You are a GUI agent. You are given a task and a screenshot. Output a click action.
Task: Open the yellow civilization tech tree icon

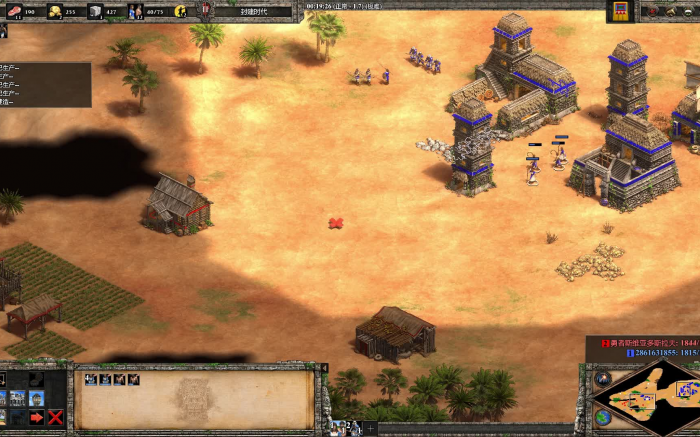pyautogui.click(x=620, y=10)
